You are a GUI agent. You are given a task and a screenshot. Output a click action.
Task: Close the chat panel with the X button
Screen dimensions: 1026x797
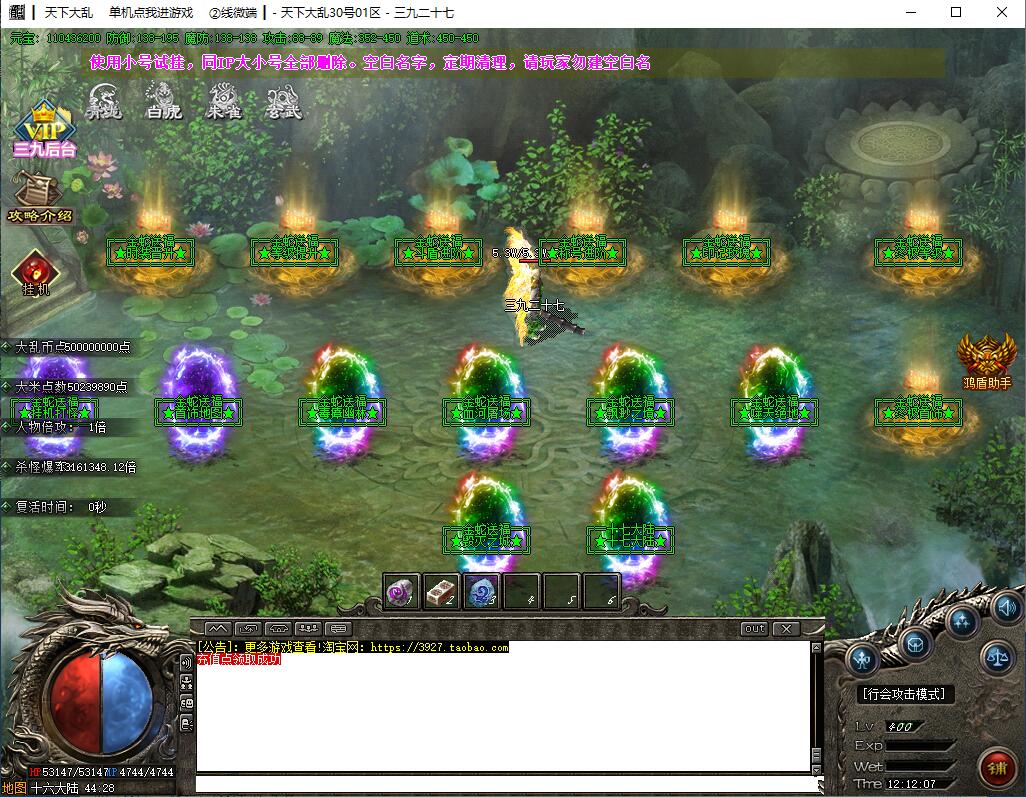pos(786,629)
